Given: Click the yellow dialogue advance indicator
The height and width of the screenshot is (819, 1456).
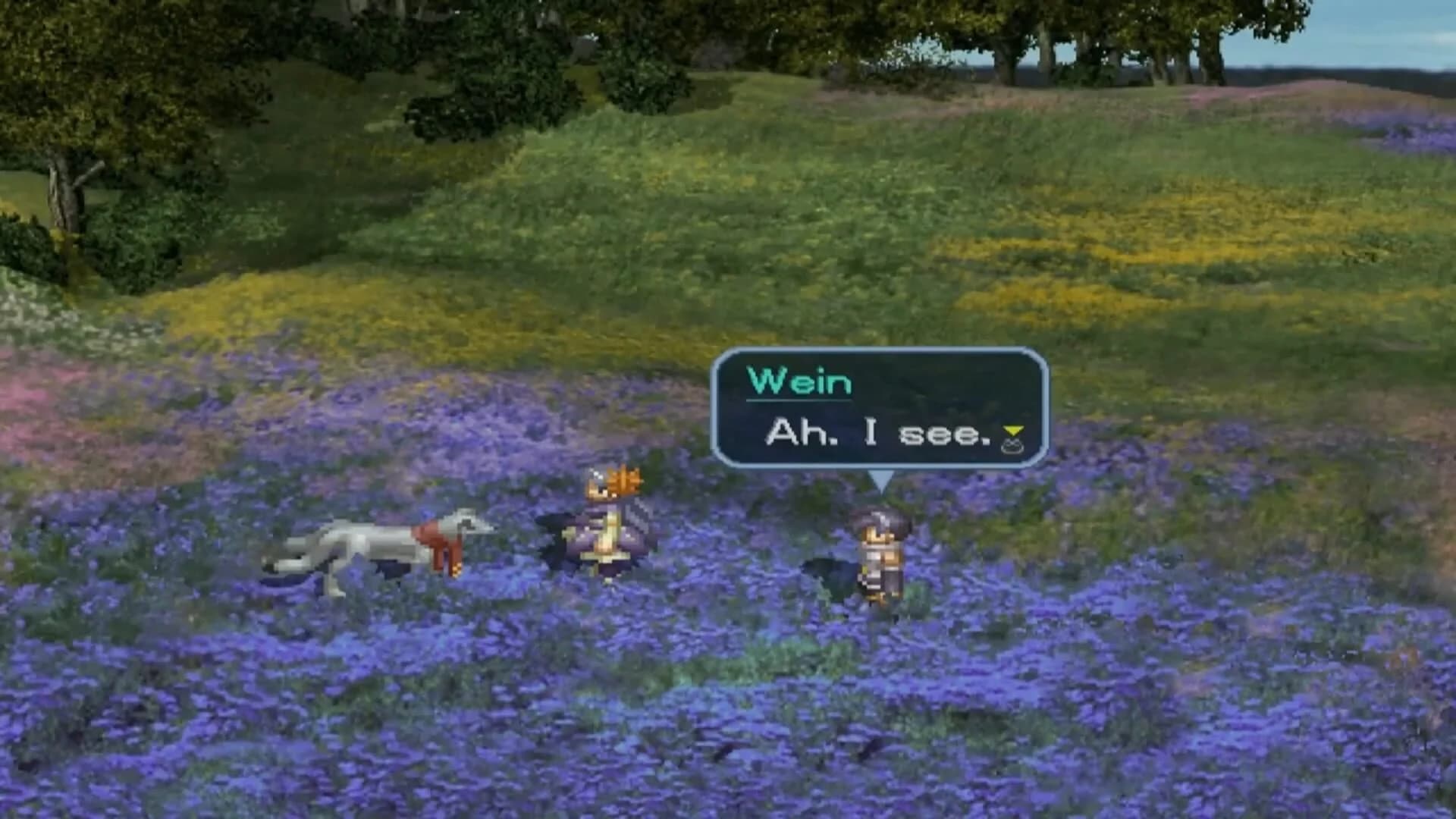Looking at the screenshot, I should [x=1014, y=431].
